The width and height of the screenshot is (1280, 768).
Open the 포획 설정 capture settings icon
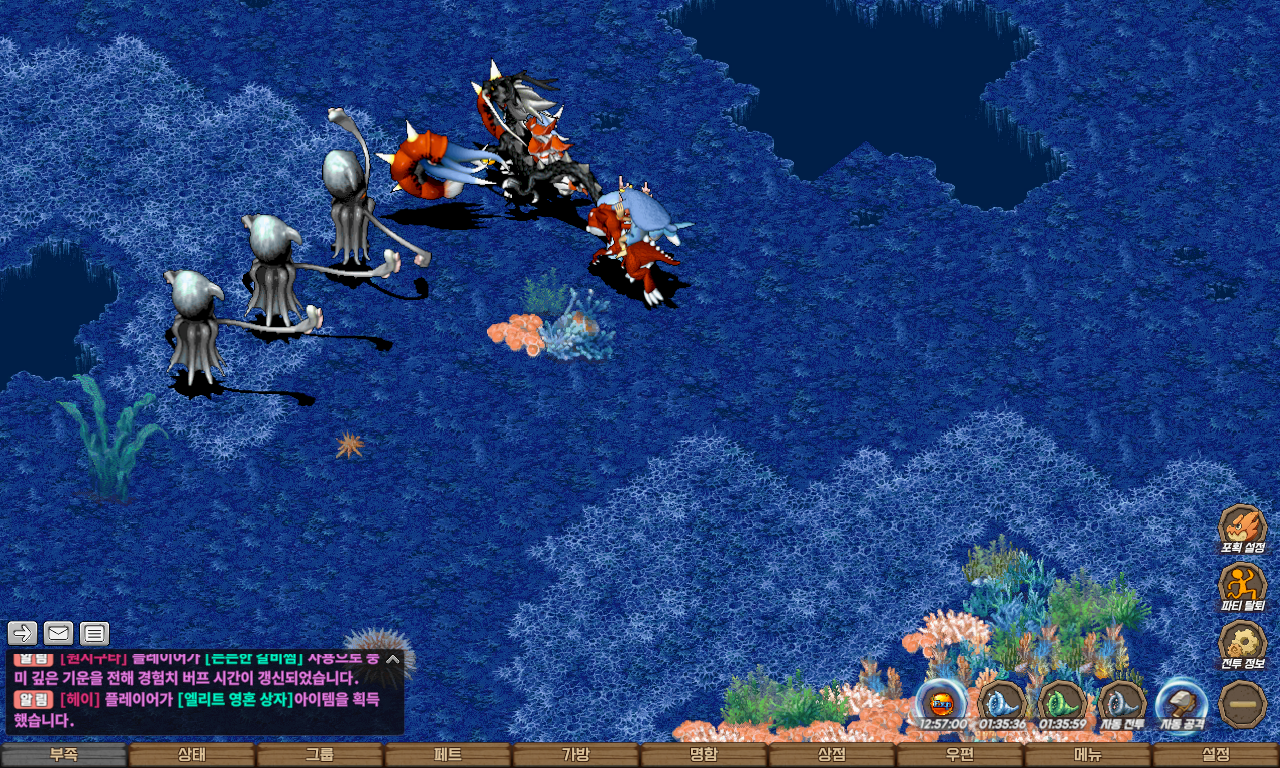click(x=1243, y=527)
